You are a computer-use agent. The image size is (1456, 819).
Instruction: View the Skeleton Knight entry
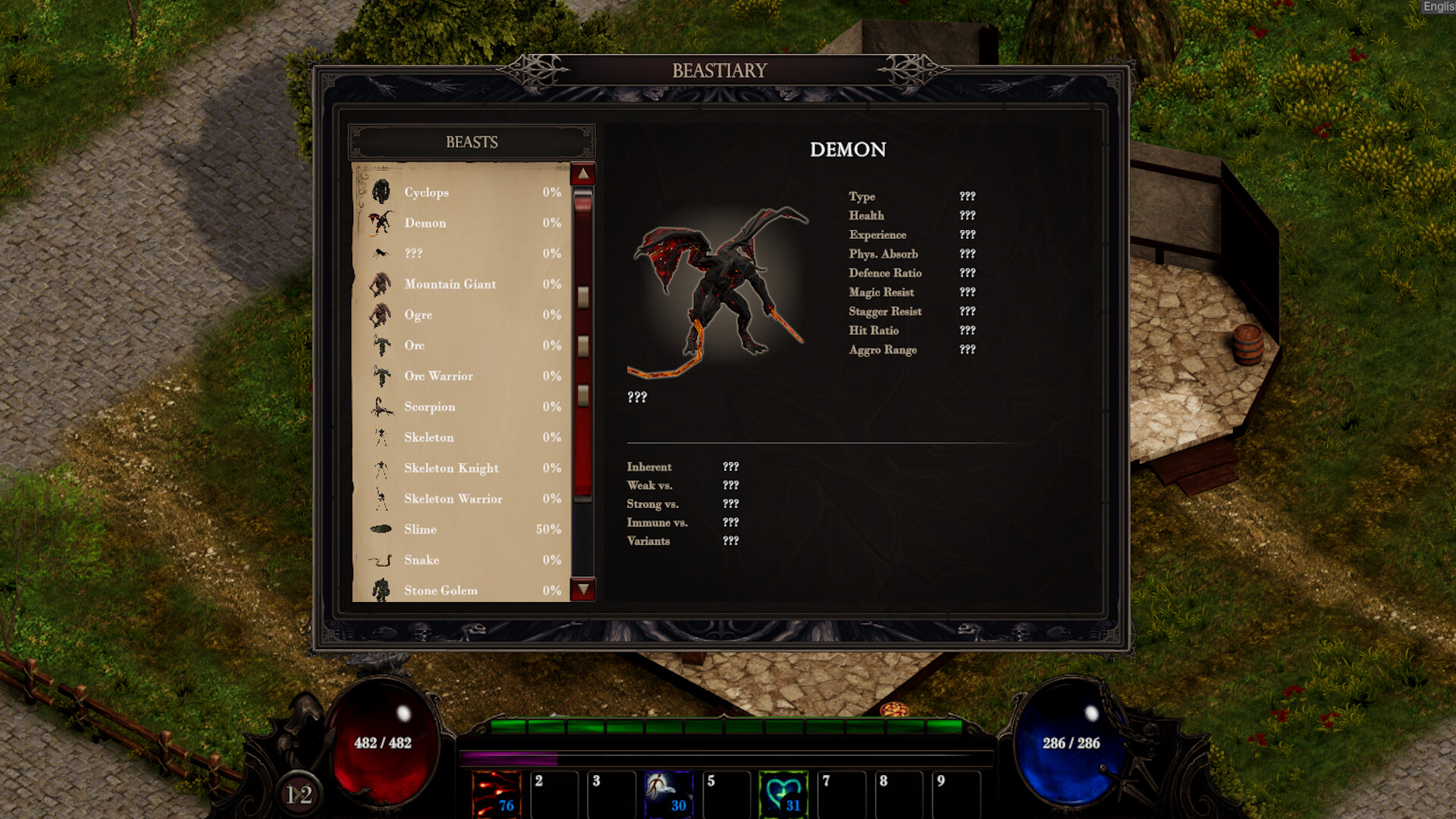click(381, 468)
